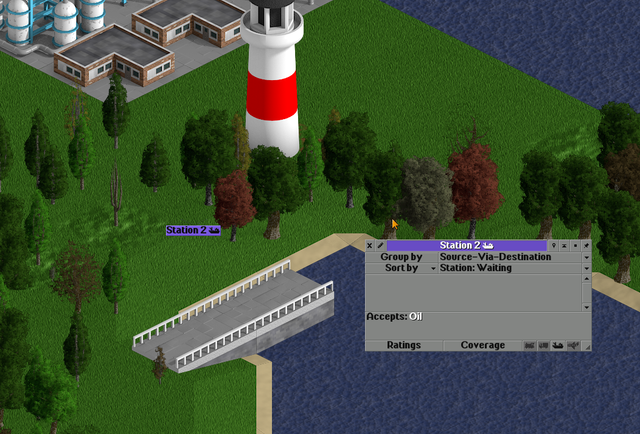Show ships visiting this station
The height and width of the screenshot is (434, 640).
click(x=557, y=345)
